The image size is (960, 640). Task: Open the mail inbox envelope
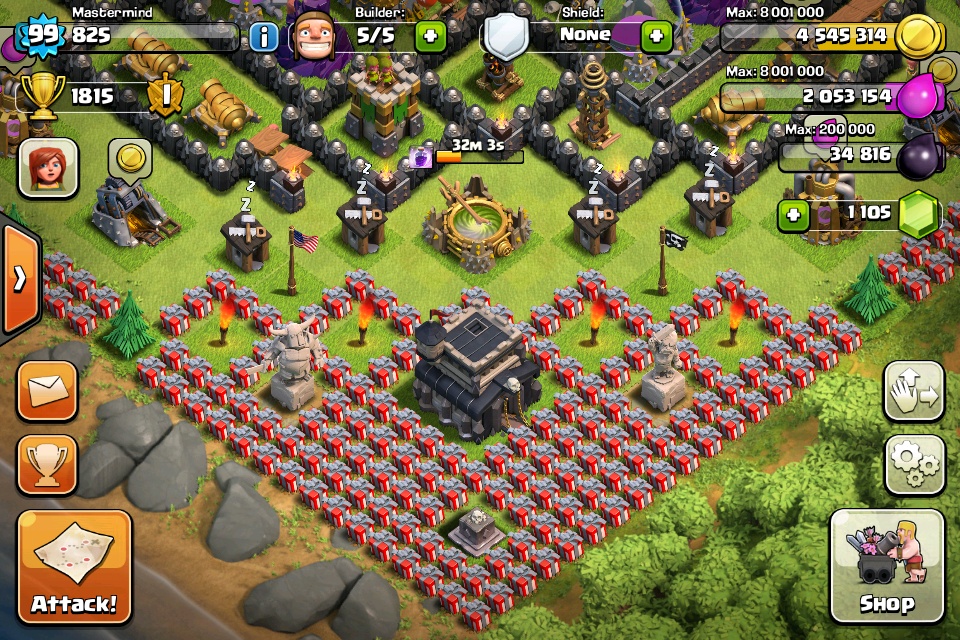click(47, 390)
